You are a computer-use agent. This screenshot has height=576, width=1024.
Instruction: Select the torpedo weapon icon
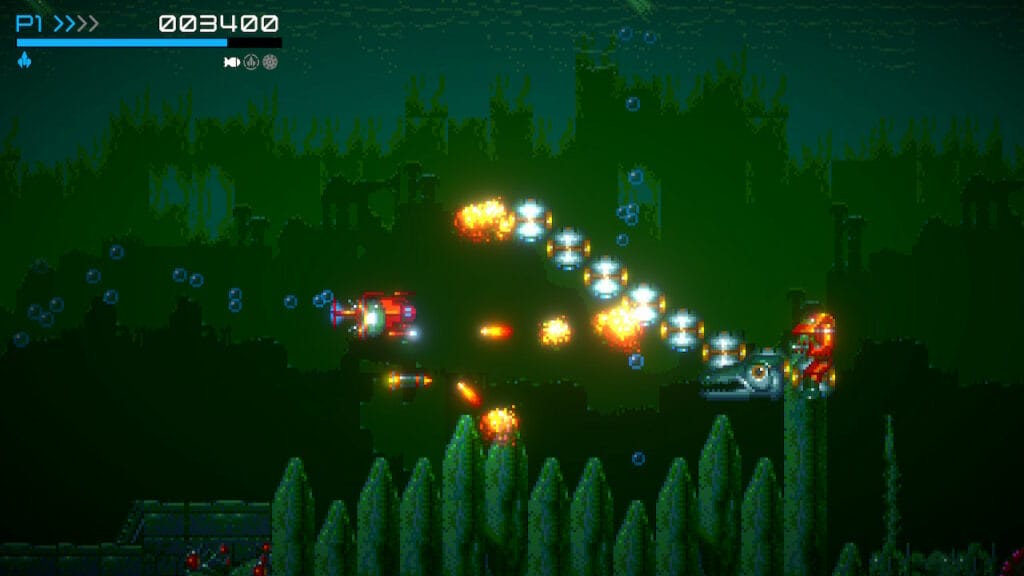click(x=232, y=62)
